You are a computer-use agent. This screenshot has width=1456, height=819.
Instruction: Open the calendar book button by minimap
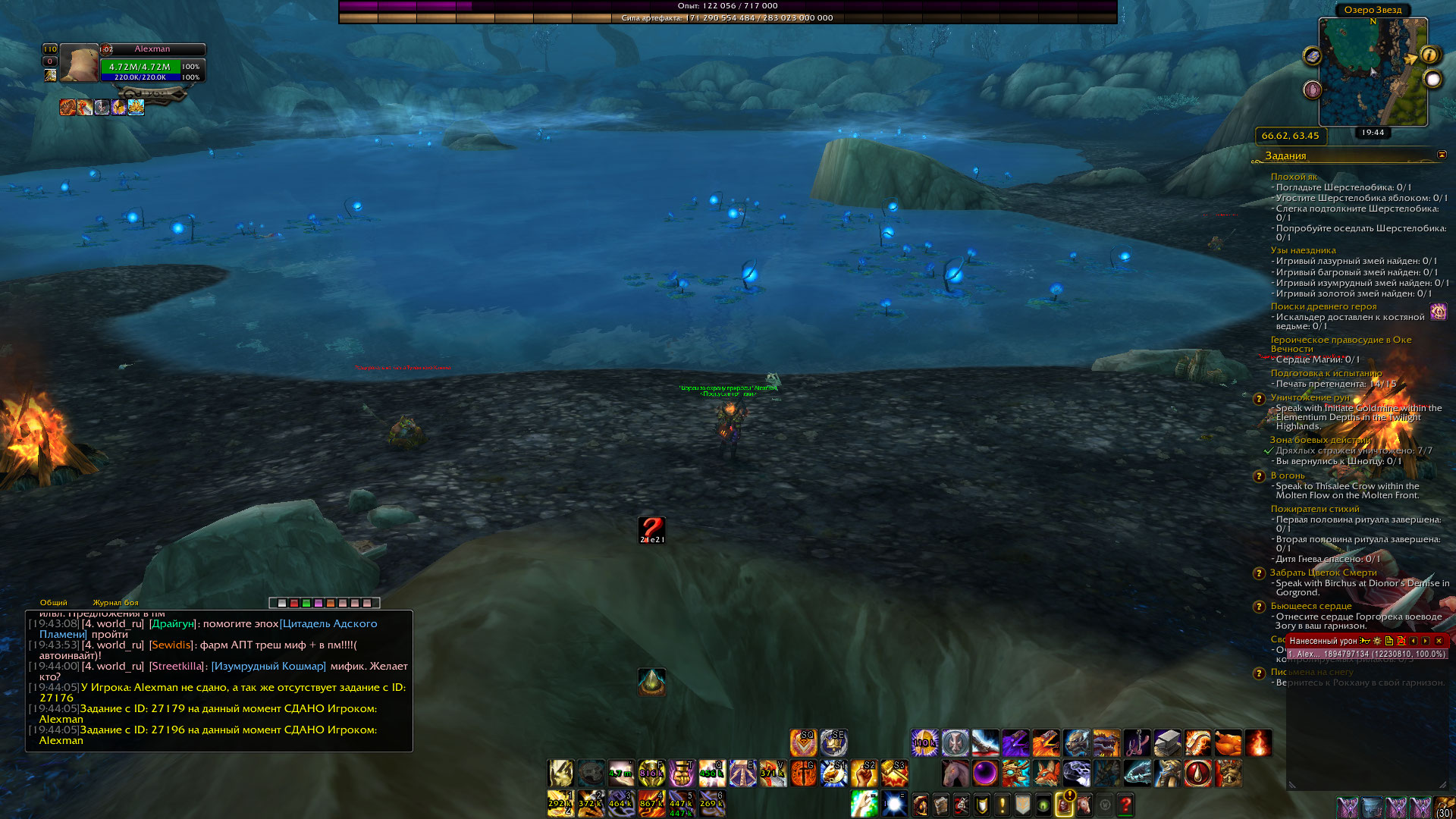pos(1312,56)
